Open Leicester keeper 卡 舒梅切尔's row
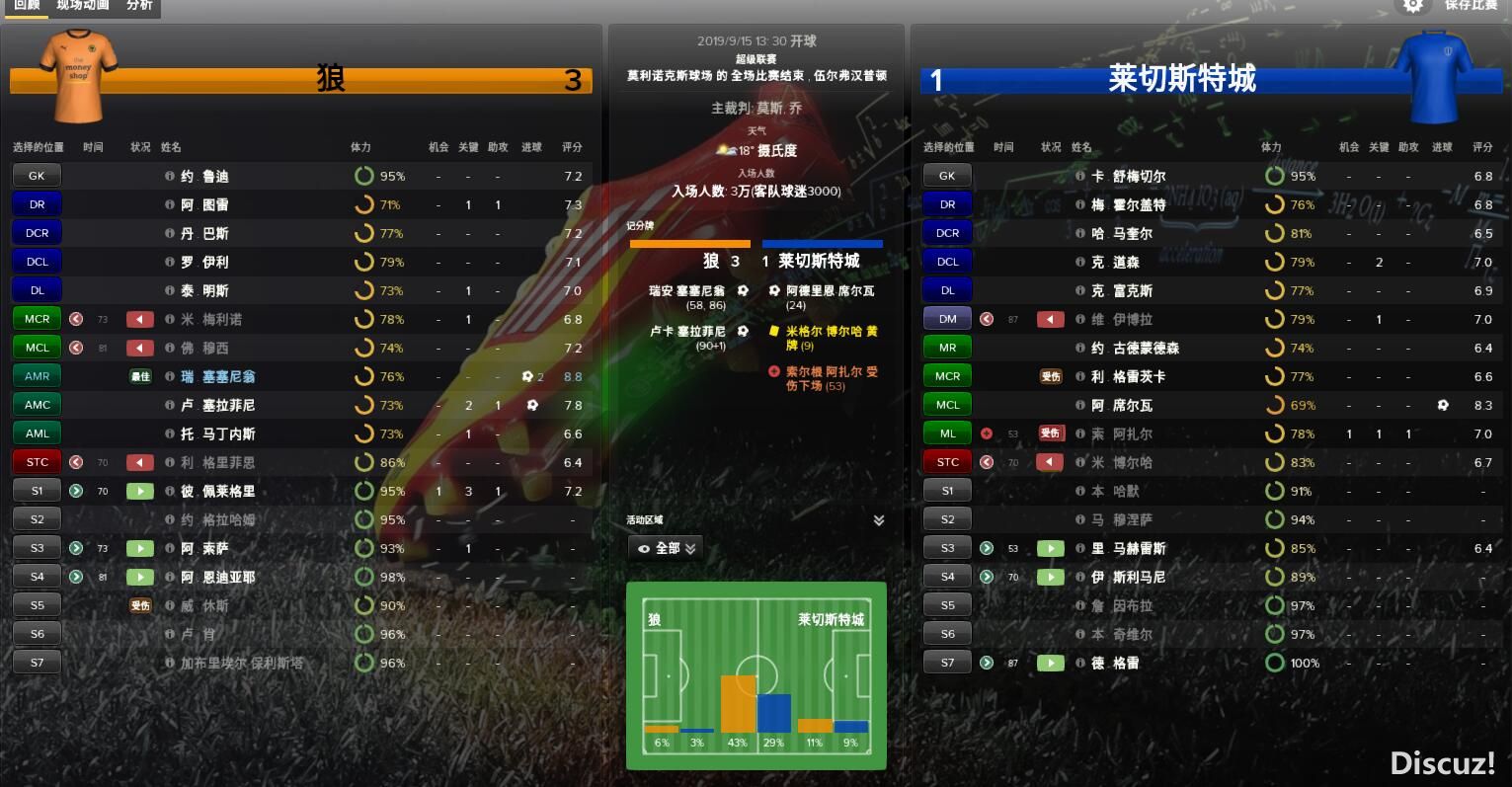The width and height of the screenshot is (1512, 787). (1128, 176)
